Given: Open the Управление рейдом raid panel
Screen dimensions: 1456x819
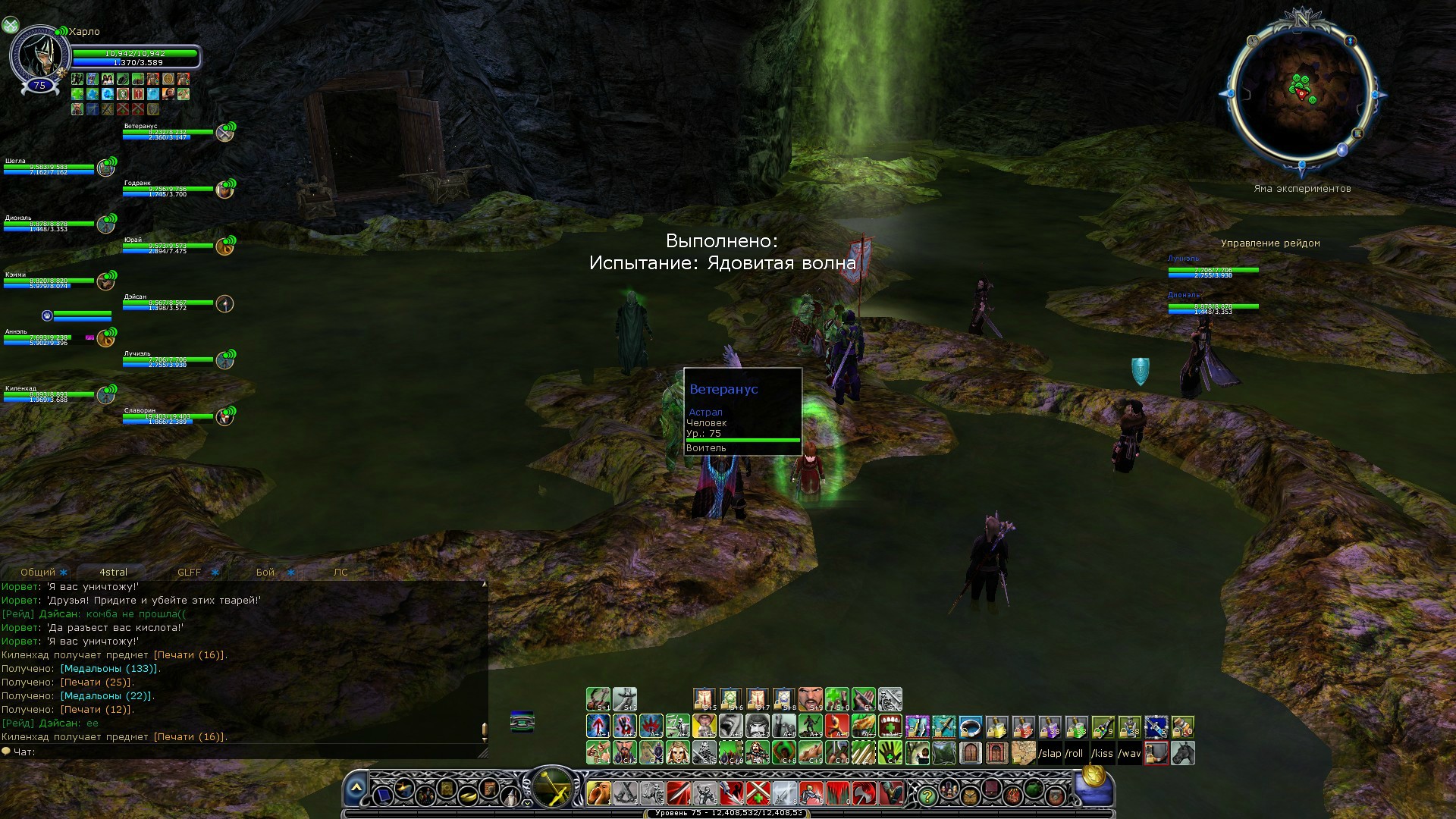Looking at the screenshot, I should (1270, 243).
